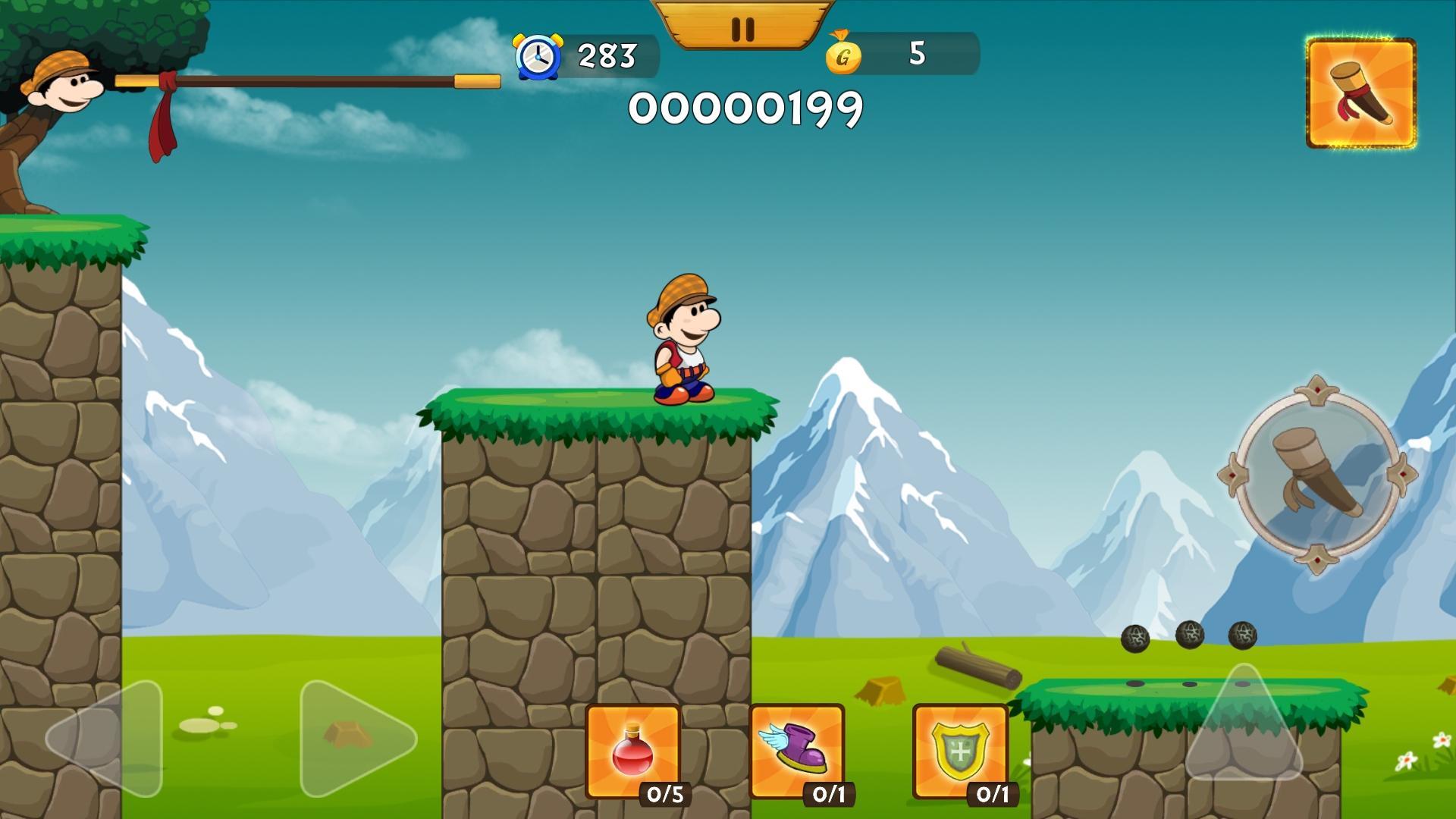Tap the timer counter showing 283
The width and height of the screenshot is (1456, 819).
click(604, 56)
